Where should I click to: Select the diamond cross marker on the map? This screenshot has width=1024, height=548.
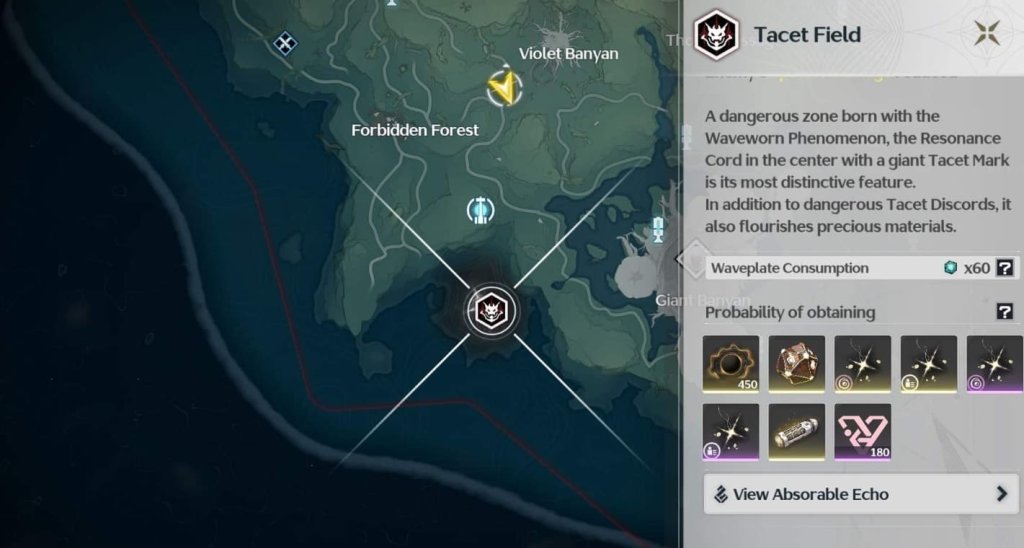point(286,42)
